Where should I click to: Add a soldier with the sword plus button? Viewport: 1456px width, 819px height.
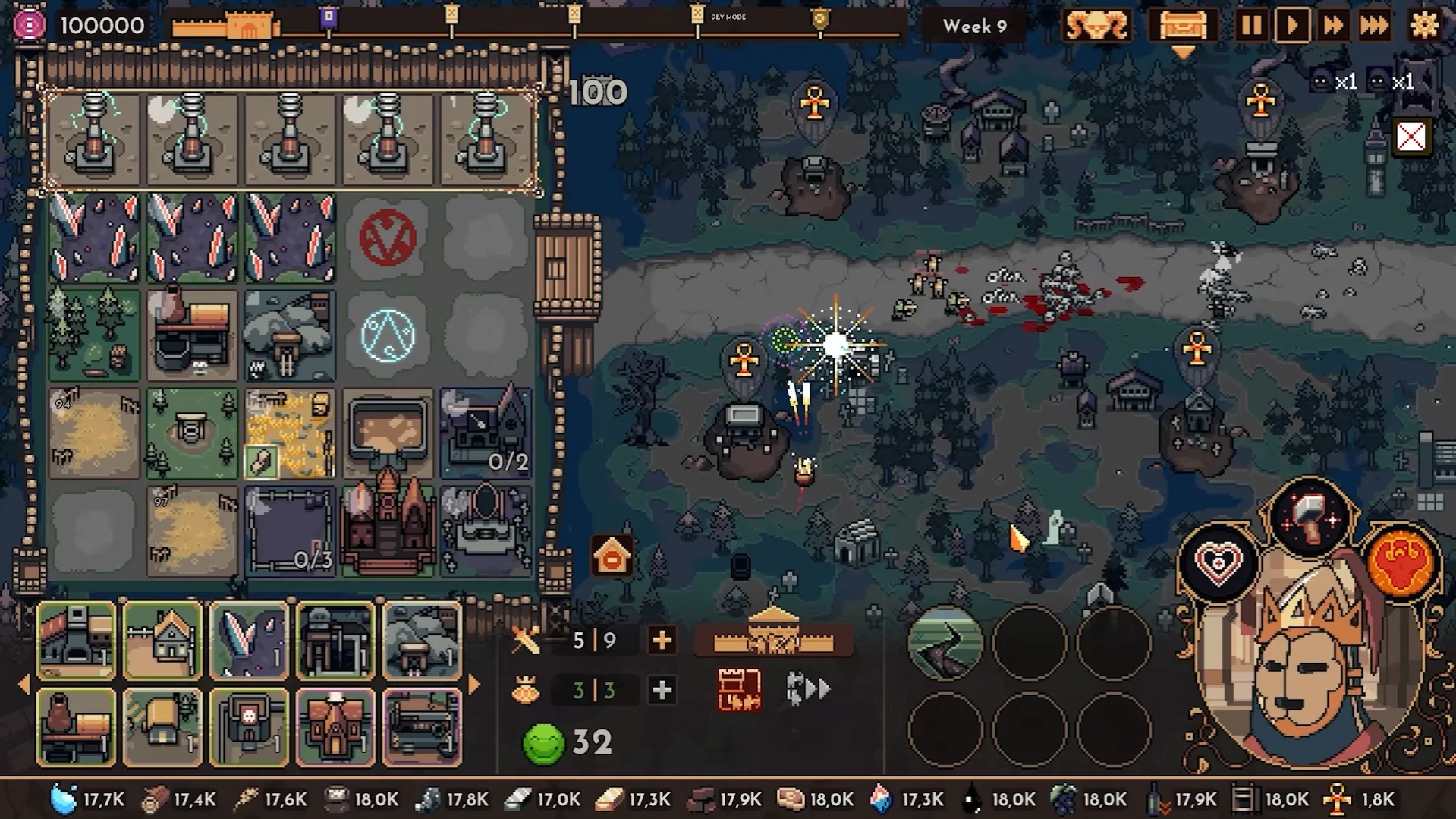(x=662, y=641)
